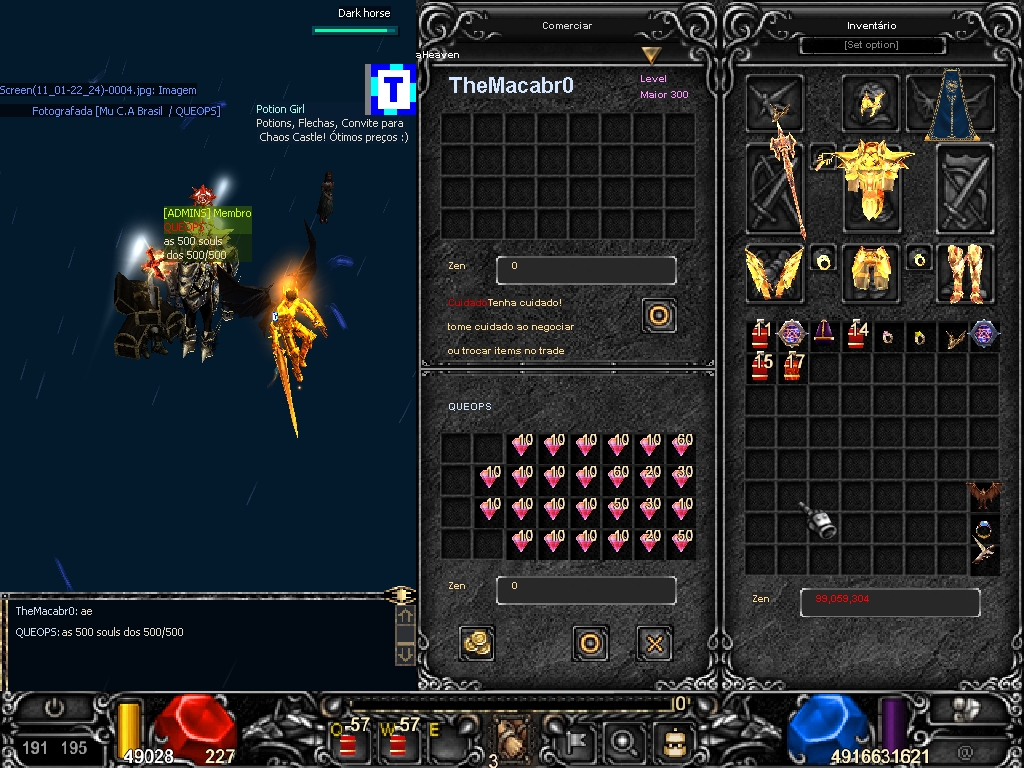1024x768 pixels.
Task: Select the purple wizard hat in inventory
Action: (824, 334)
